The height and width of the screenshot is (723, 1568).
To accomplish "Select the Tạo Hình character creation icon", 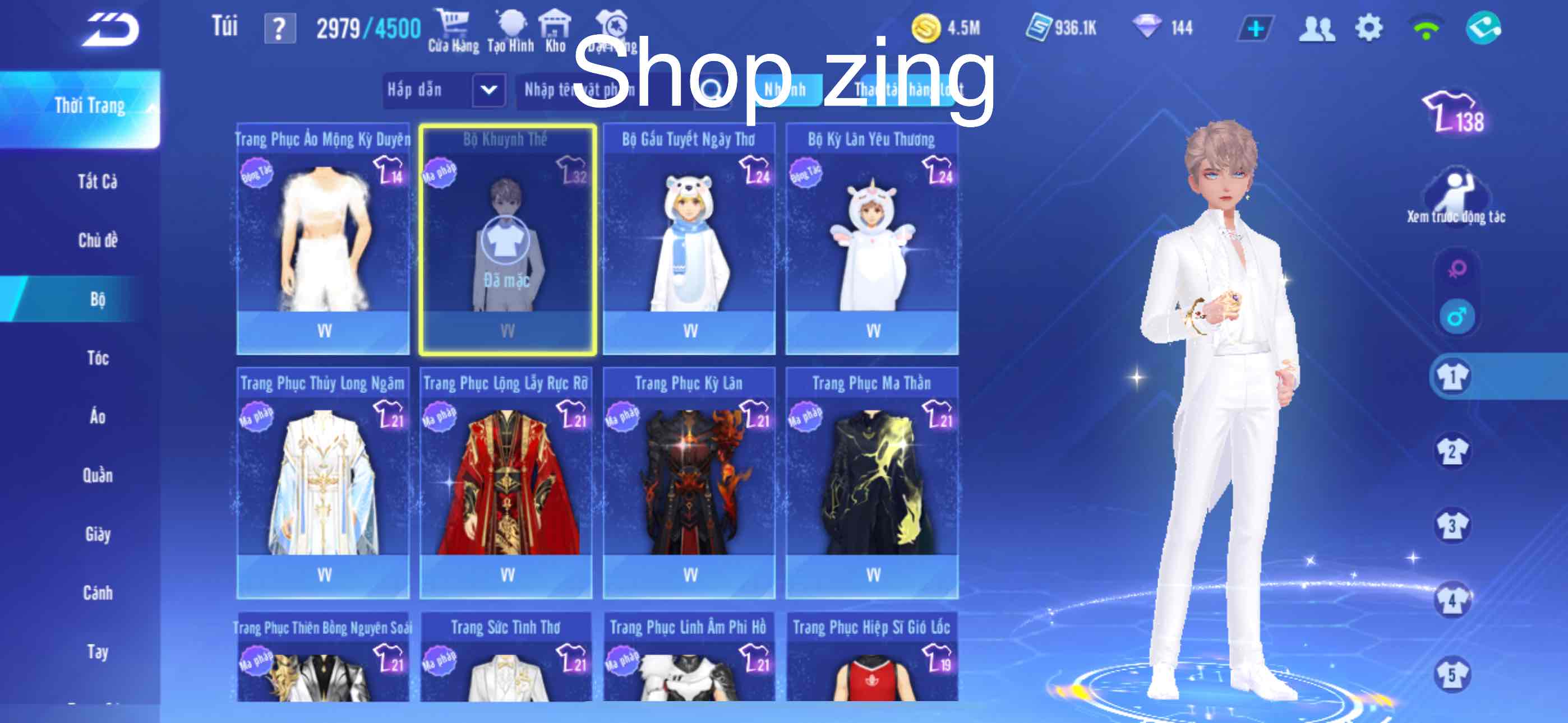I will [x=511, y=24].
